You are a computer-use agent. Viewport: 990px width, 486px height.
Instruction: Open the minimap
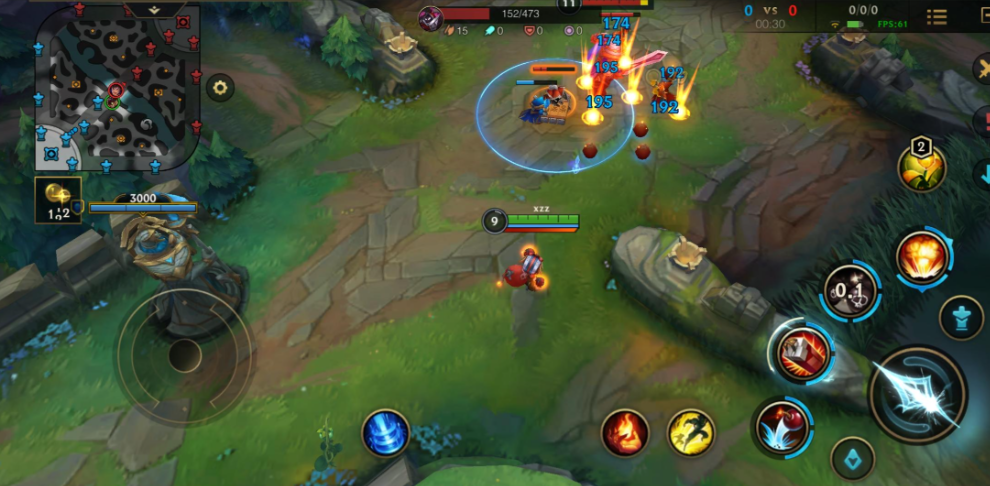(116, 86)
